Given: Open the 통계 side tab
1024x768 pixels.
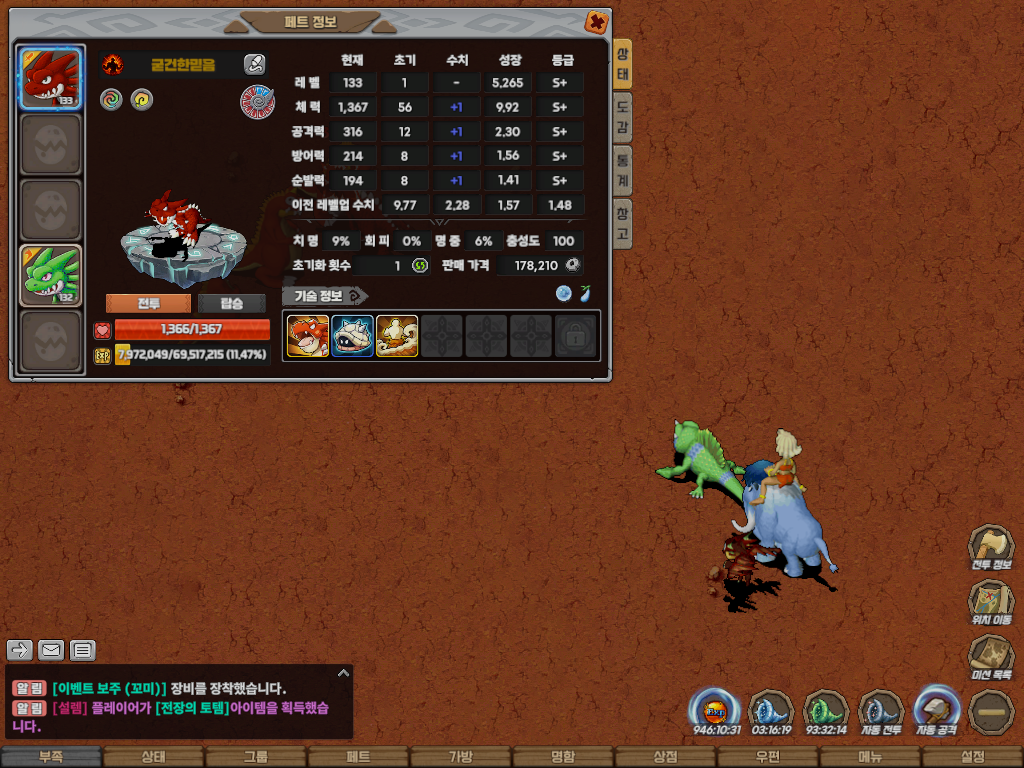Looking at the screenshot, I should tap(622, 170).
